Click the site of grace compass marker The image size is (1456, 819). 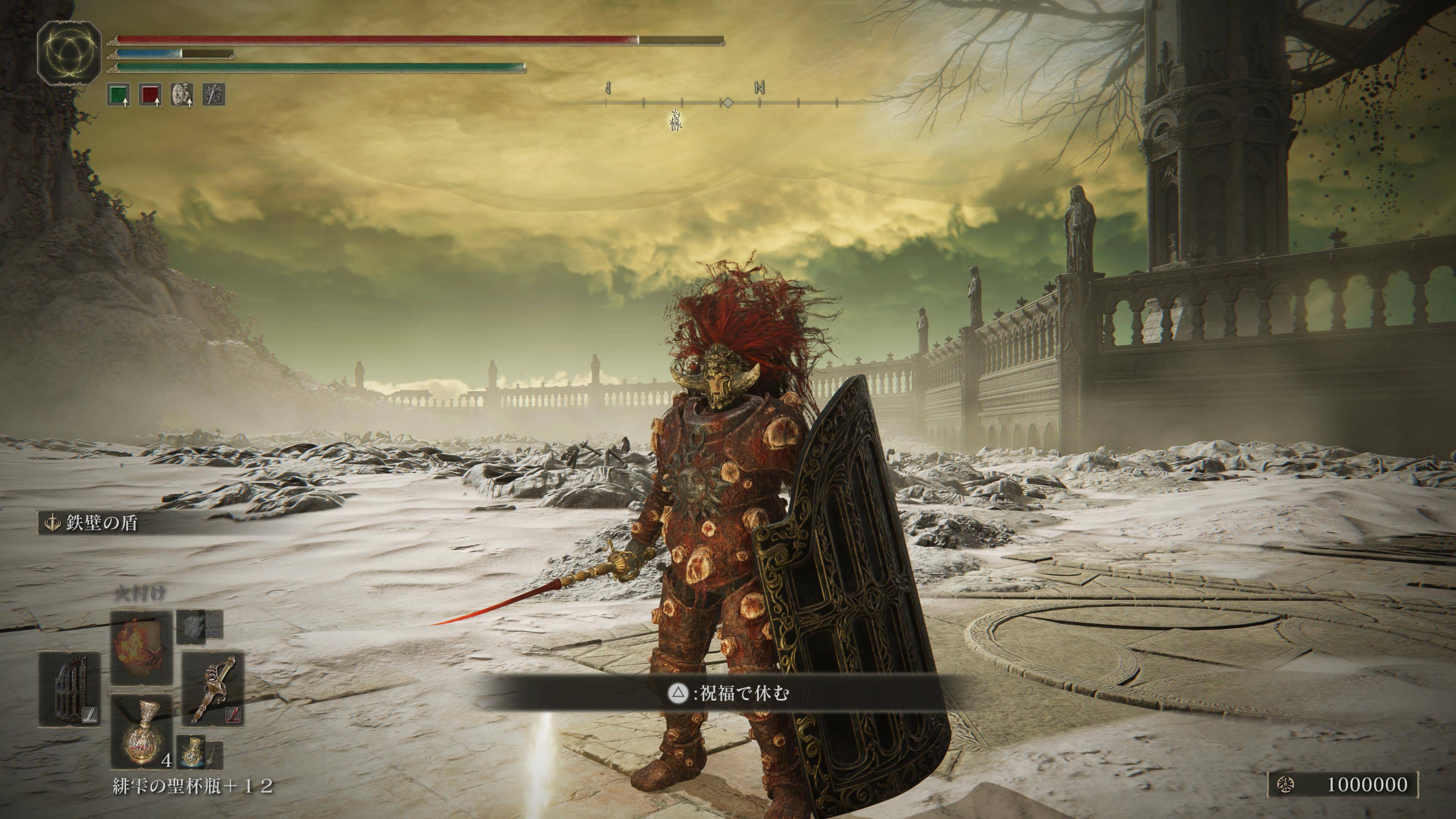[x=676, y=120]
